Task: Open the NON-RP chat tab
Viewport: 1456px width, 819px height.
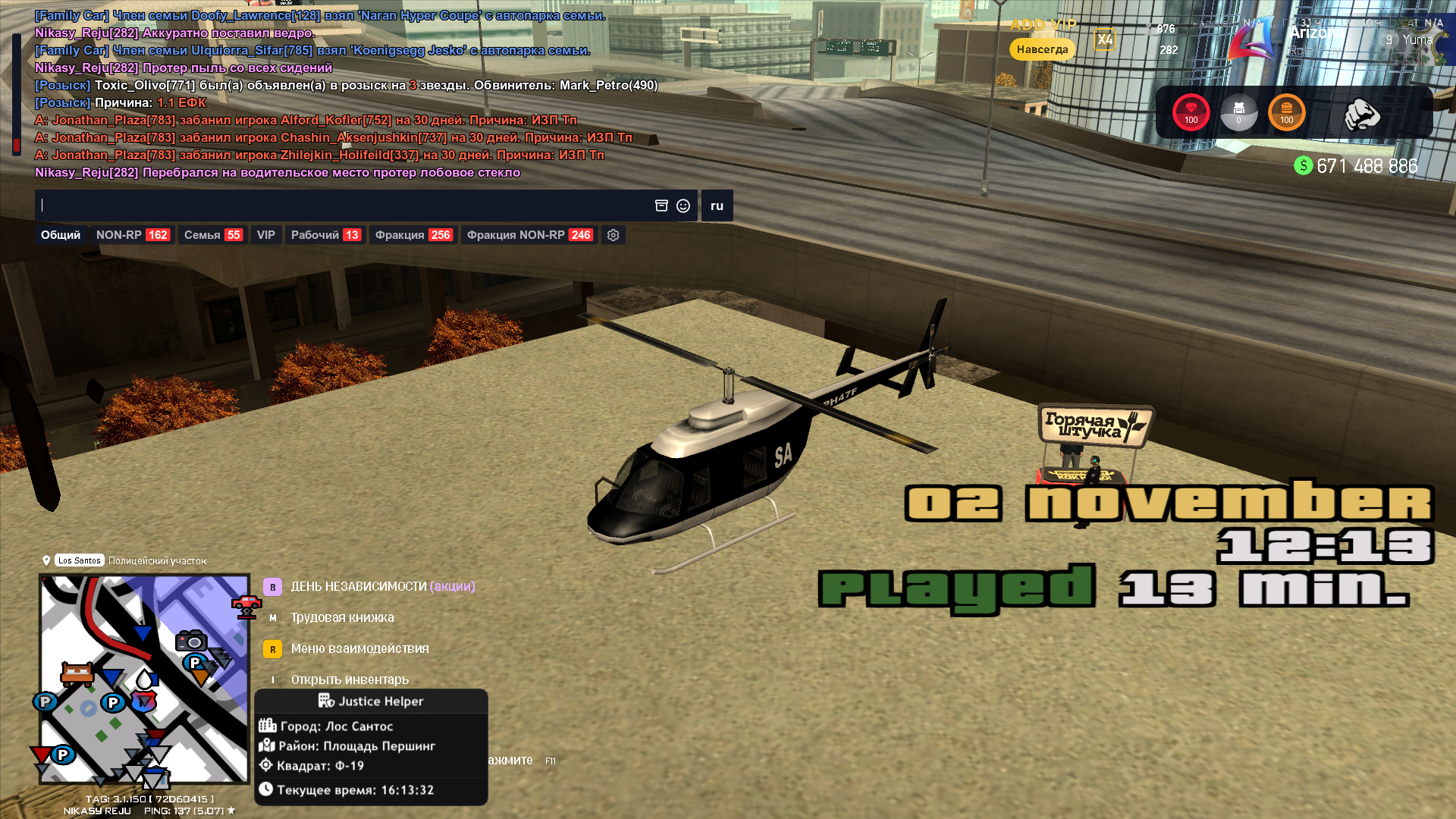Action: pos(132,235)
